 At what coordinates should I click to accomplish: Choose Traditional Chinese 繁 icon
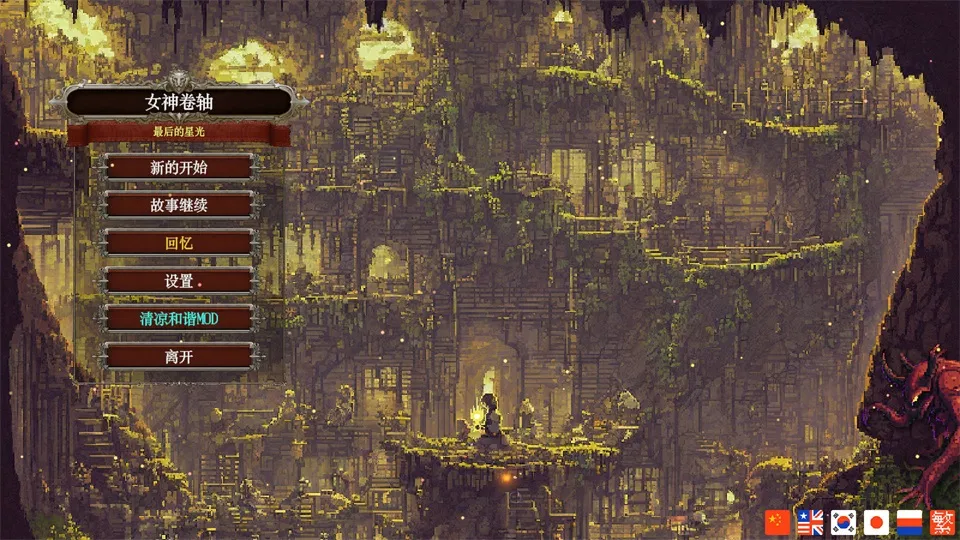[941, 521]
